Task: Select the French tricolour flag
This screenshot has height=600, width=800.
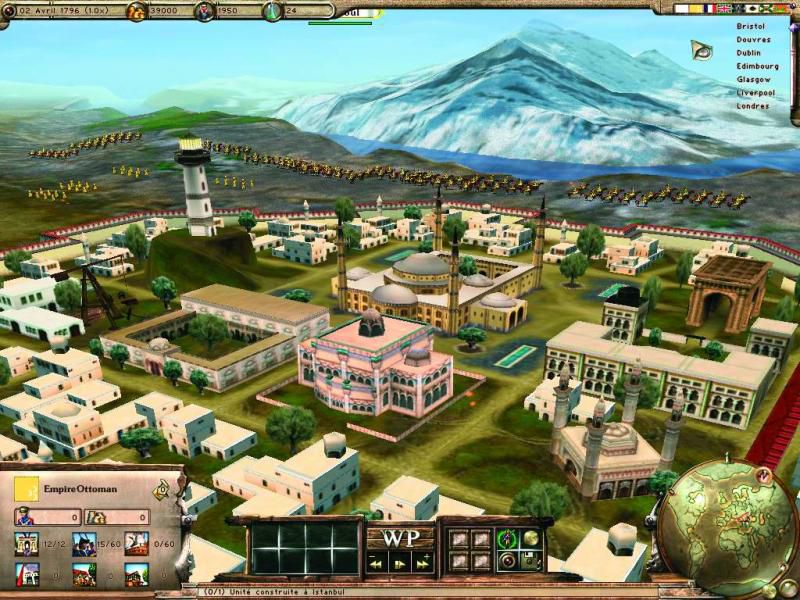Action: (x=711, y=8)
